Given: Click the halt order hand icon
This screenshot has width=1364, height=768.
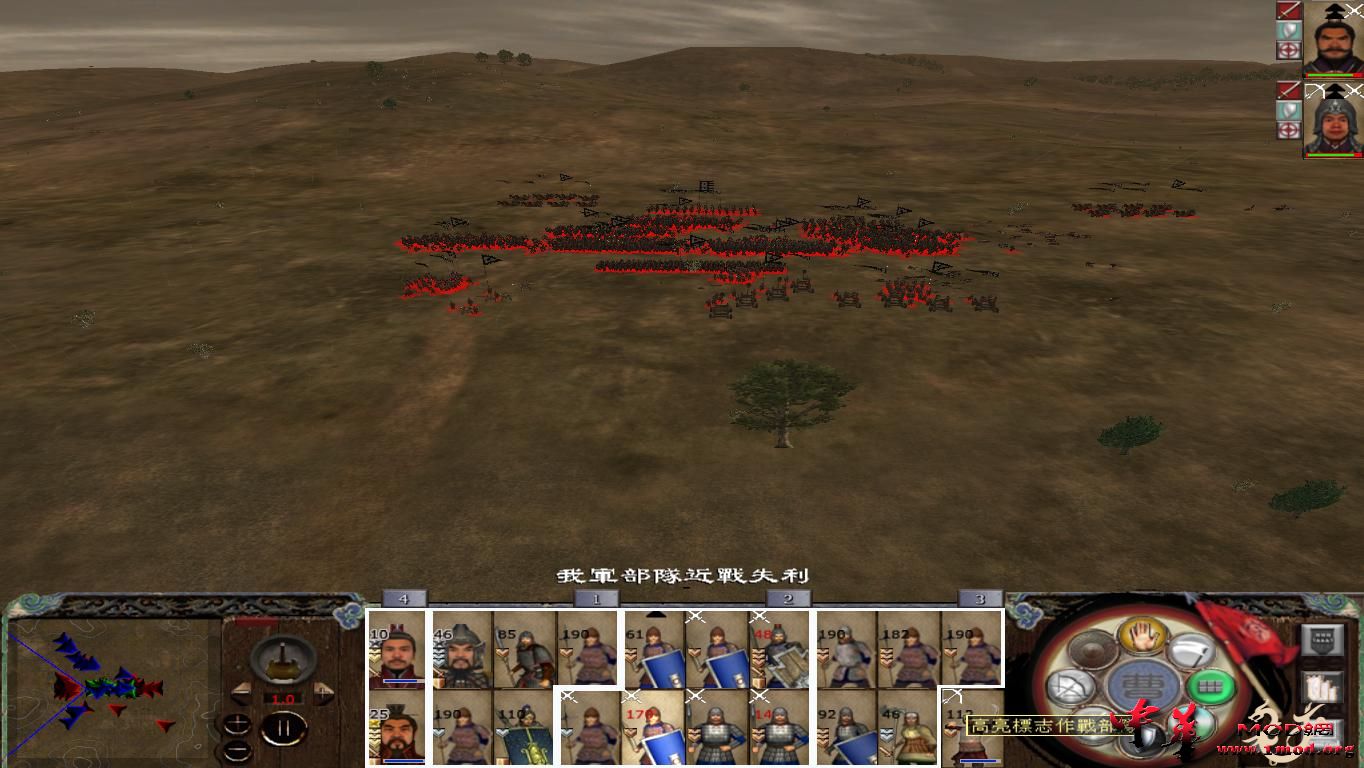Looking at the screenshot, I should coord(1142,638).
